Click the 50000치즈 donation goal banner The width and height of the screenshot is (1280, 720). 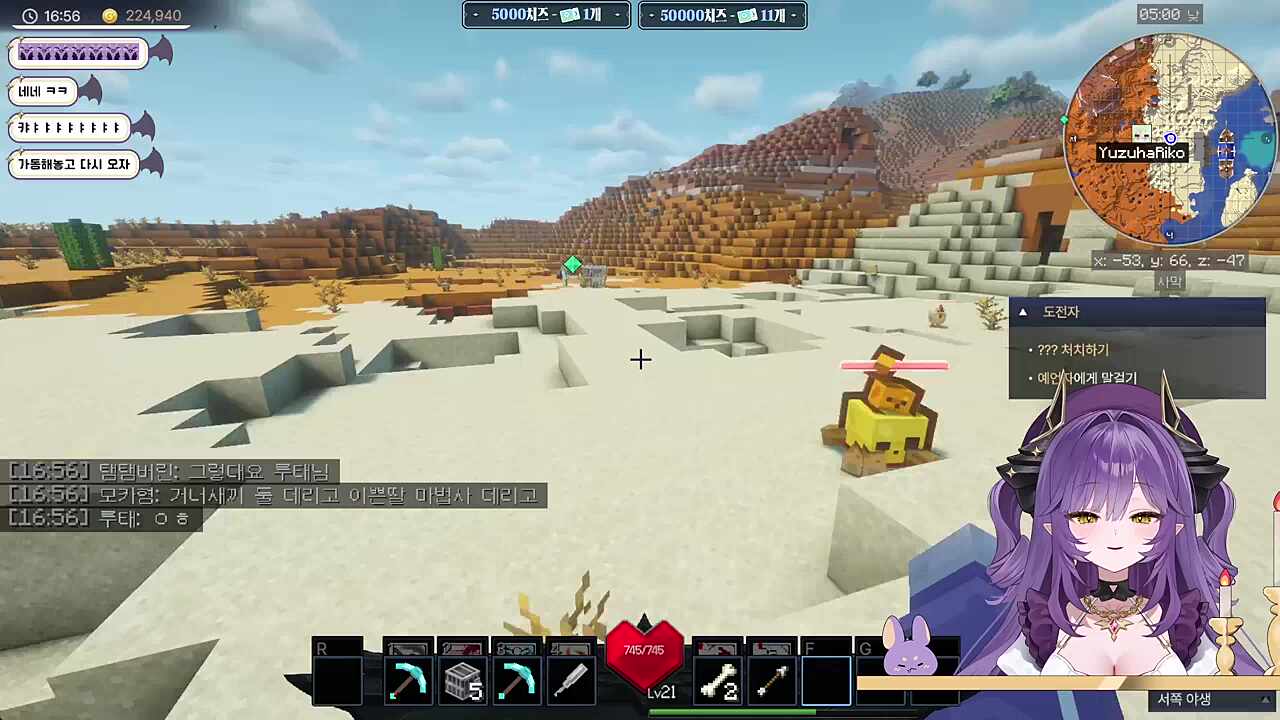(x=722, y=15)
